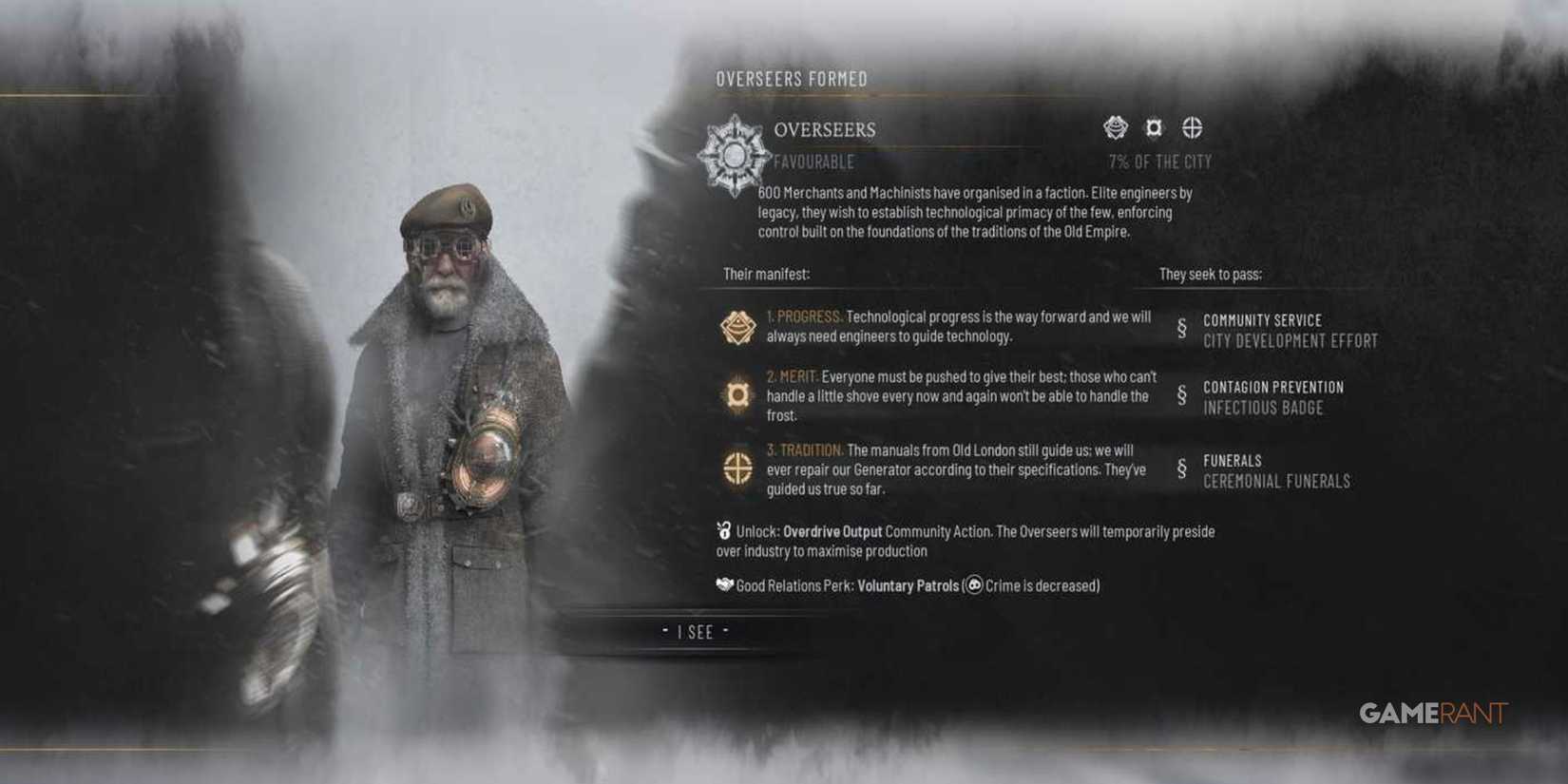Click the Favourable relation bar under Overseers
1568x784 pixels.
(813, 162)
